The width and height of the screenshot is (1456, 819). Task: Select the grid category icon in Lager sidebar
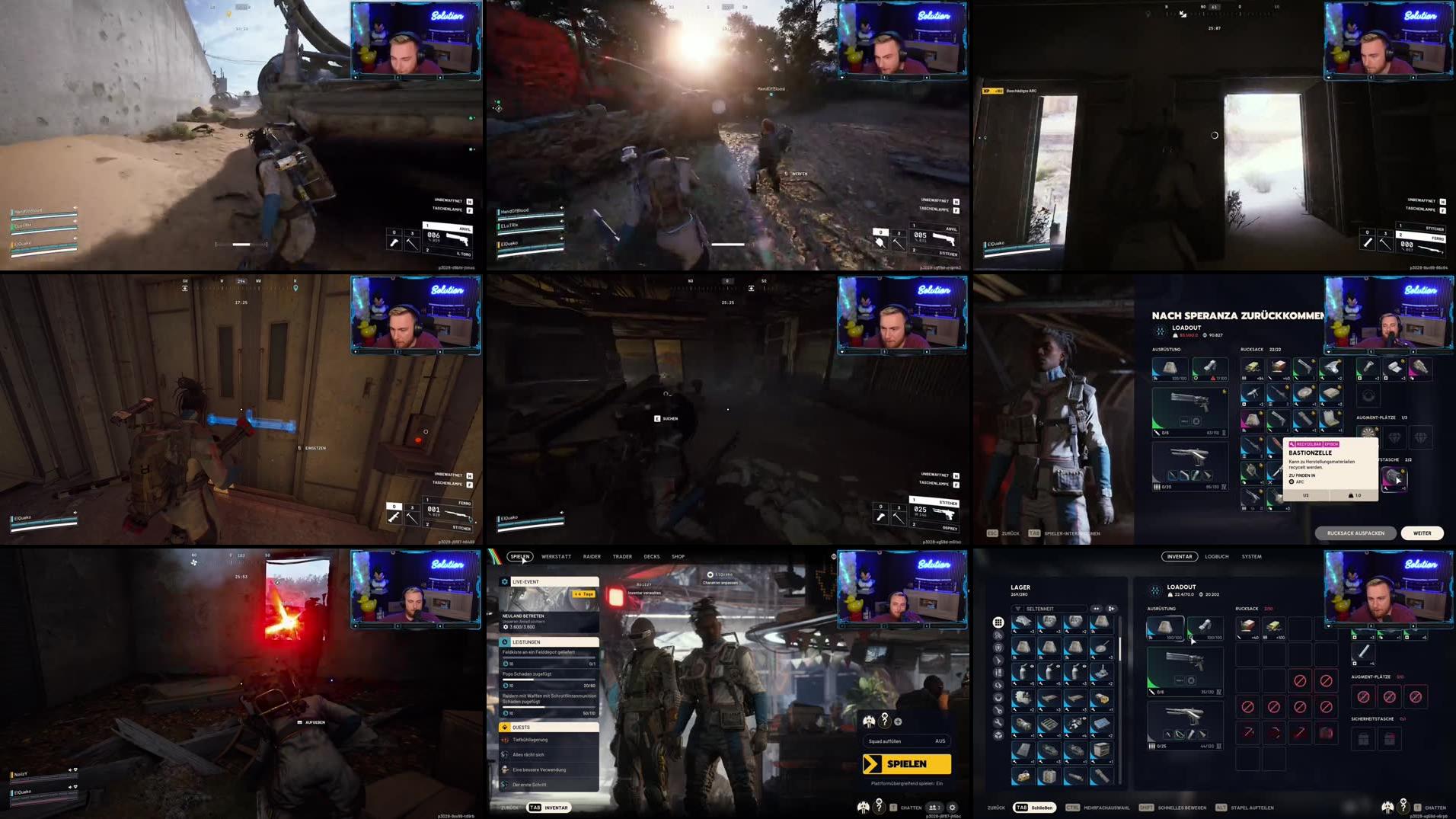(998, 622)
